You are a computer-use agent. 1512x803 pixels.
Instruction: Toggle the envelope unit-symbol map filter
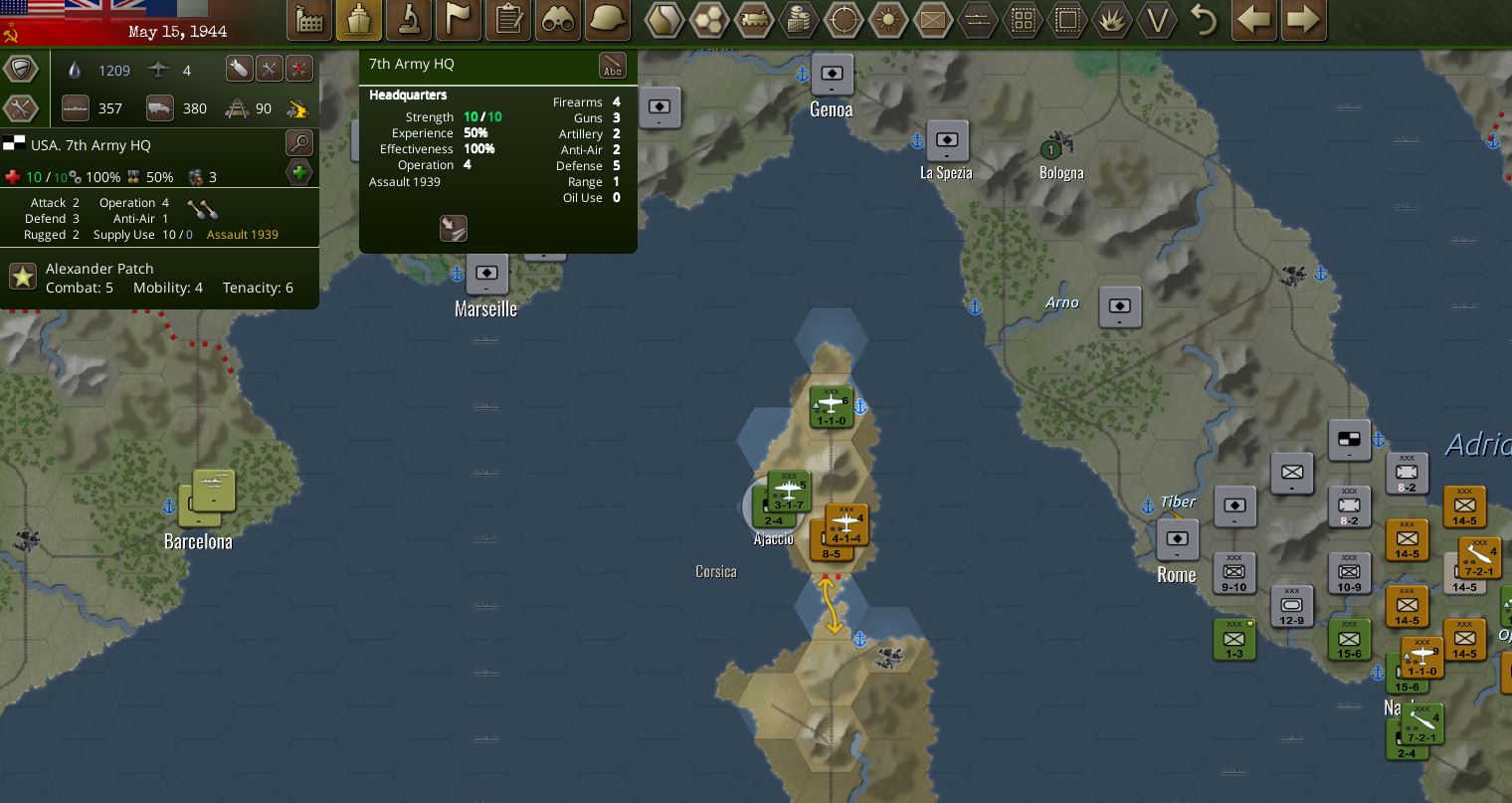(x=933, y=20)
